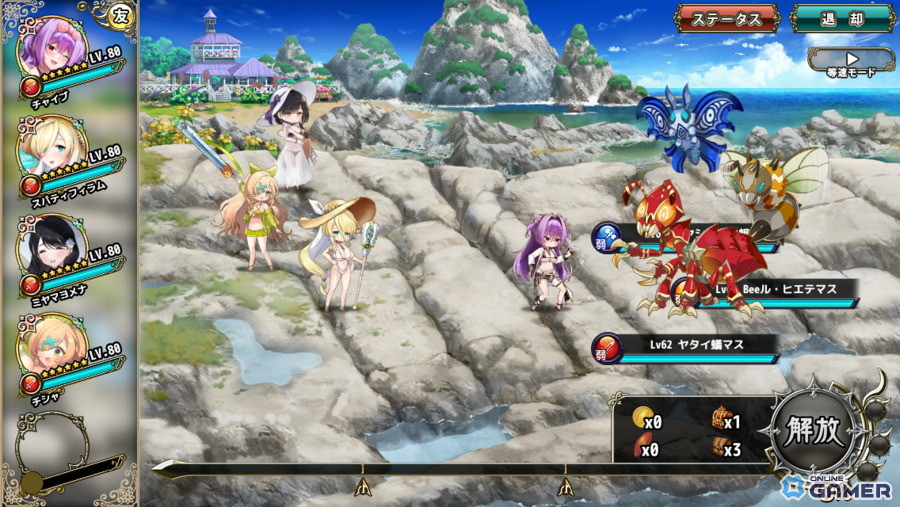Select the チシャ character portrait
900x507 pixels.
click(52, 346)
